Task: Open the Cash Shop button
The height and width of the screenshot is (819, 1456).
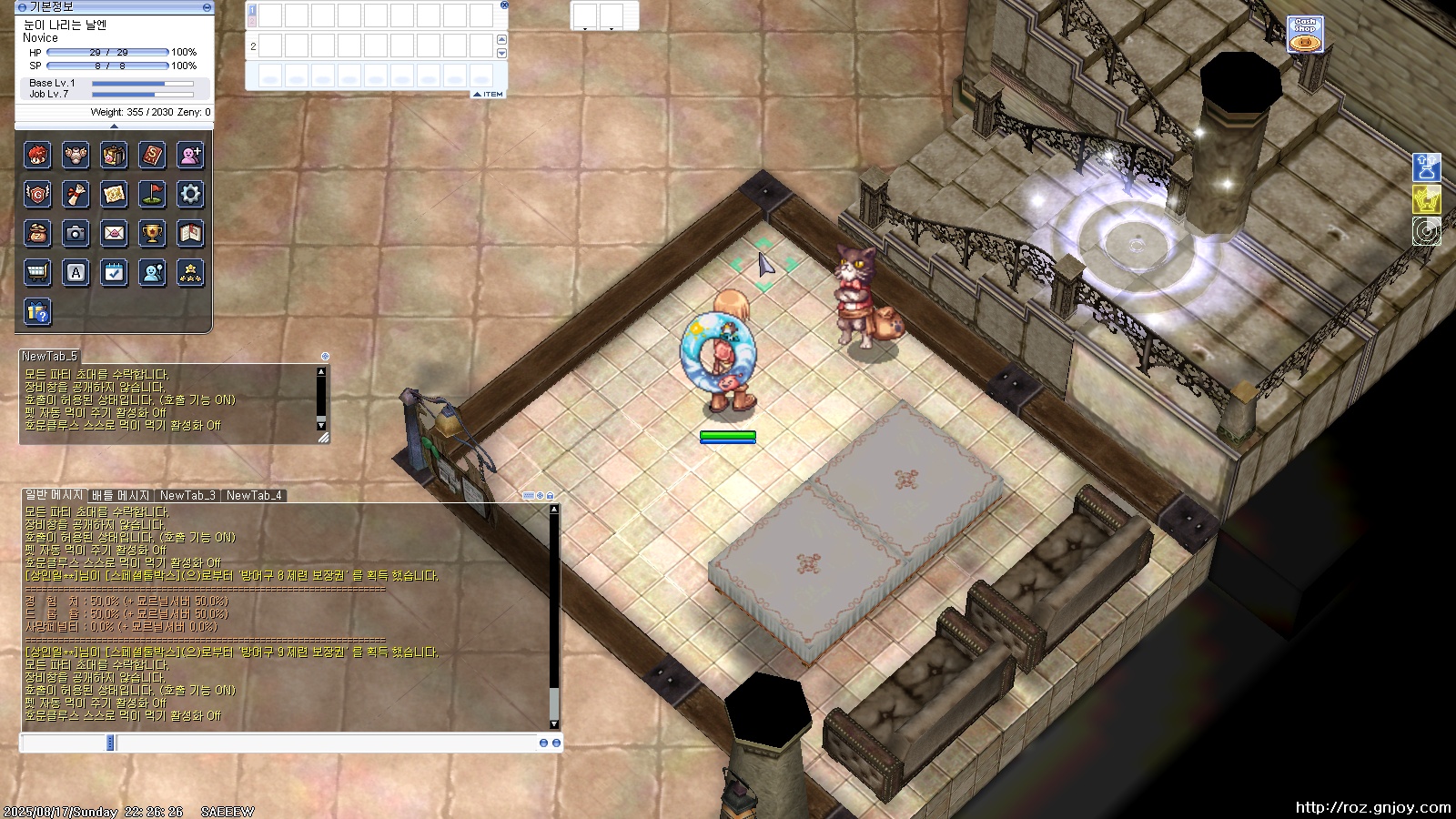Action: (x=1305, y=35)
